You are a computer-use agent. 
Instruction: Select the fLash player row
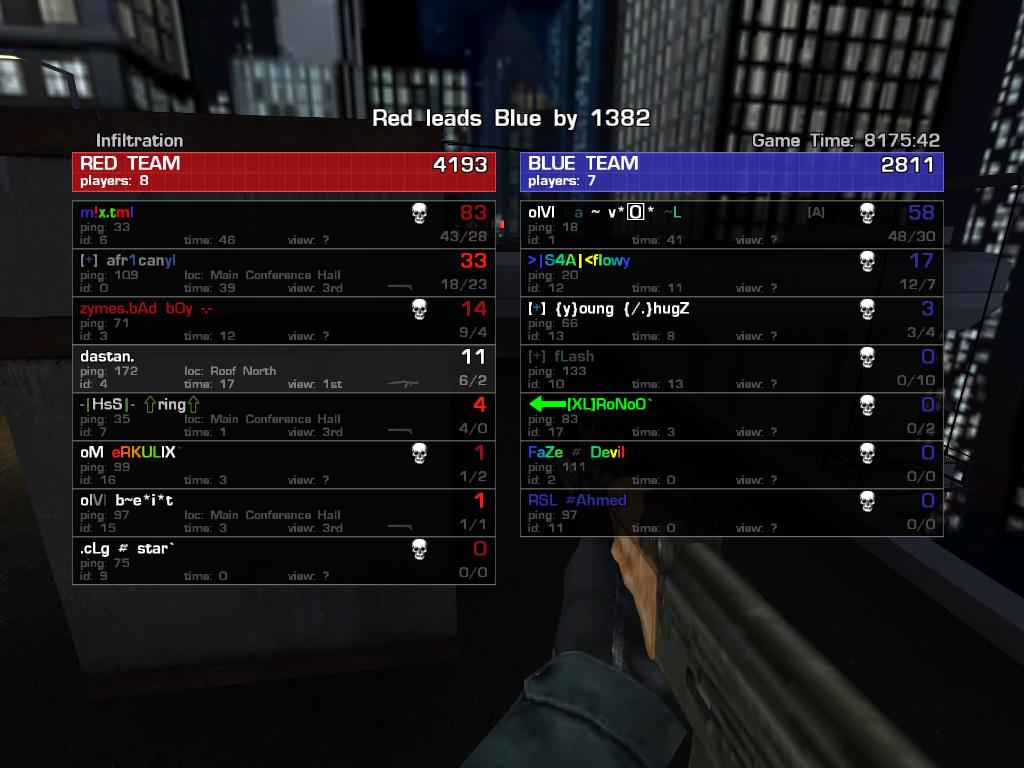pyautogui.click(x=732, y=369)
